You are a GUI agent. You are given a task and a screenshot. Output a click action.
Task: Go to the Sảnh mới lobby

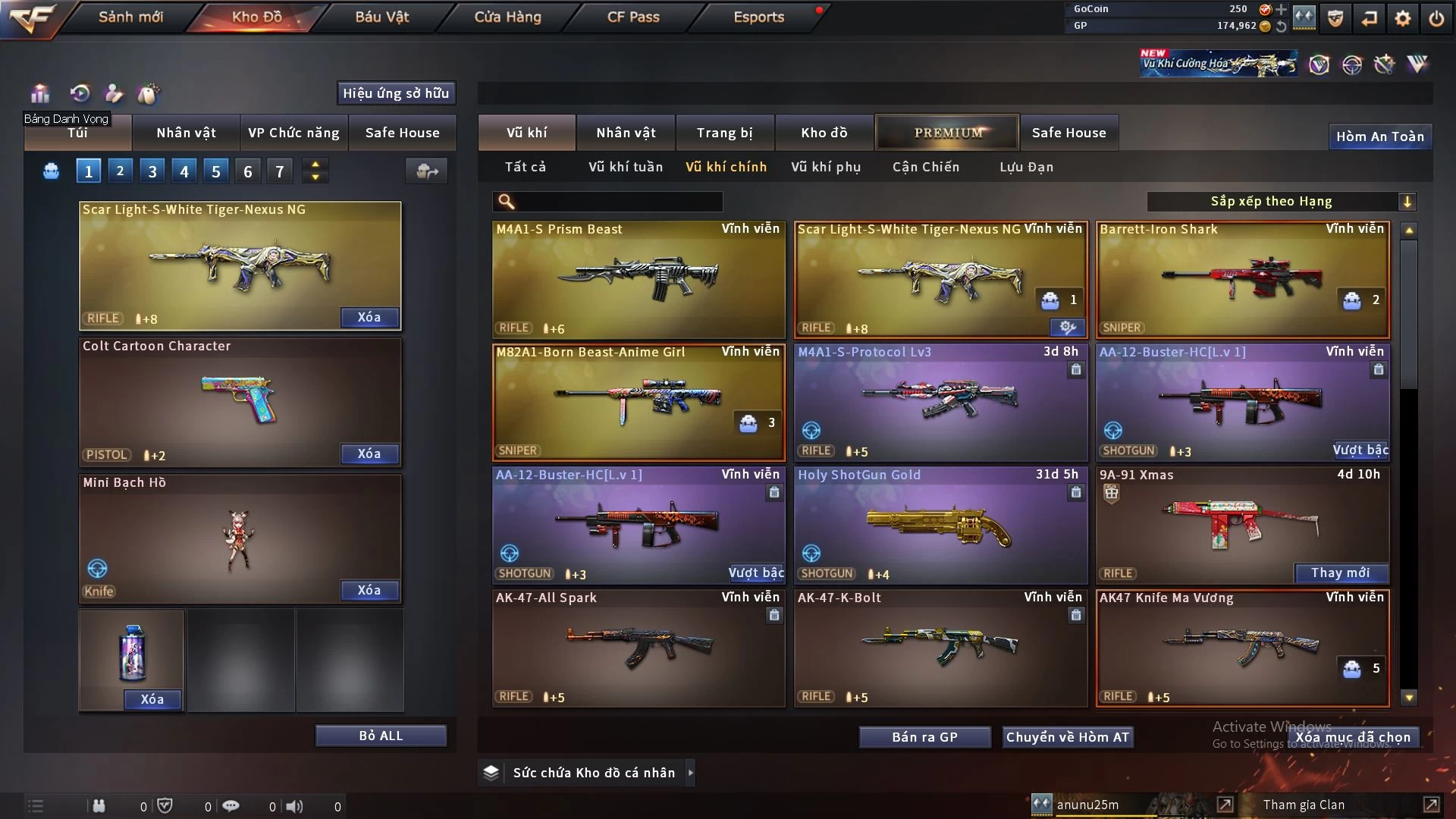[x=130, y=17]
